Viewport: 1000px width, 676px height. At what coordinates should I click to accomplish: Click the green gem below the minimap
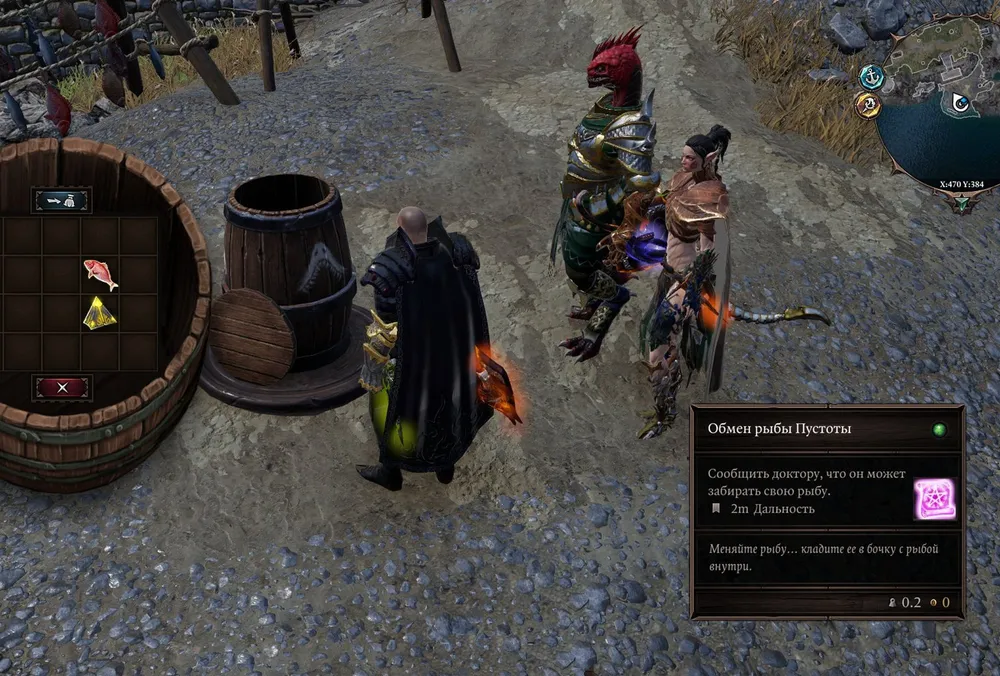pos(962,204)
